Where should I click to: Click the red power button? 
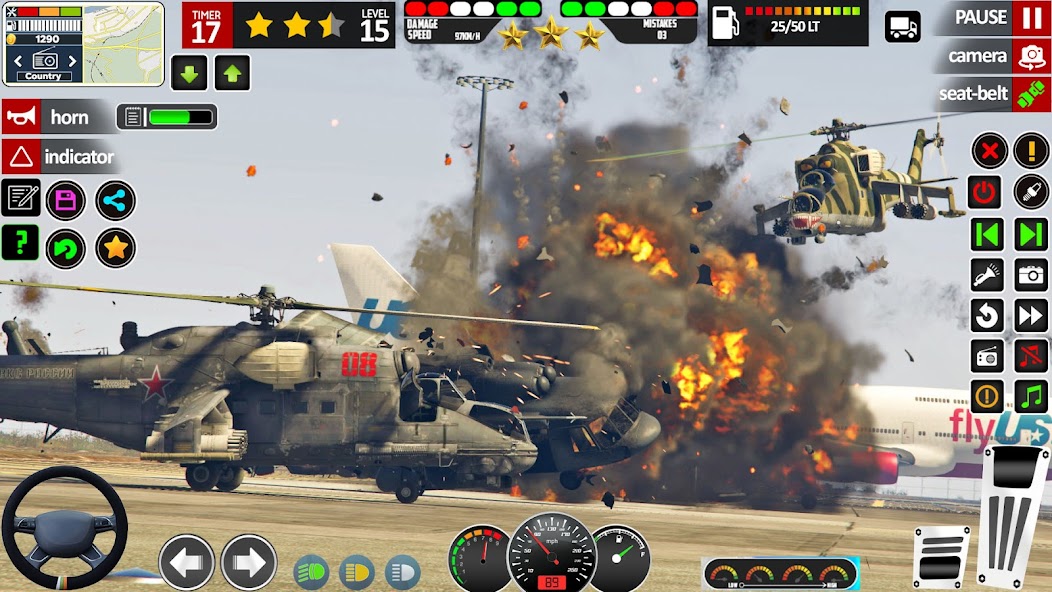(986, 192)
